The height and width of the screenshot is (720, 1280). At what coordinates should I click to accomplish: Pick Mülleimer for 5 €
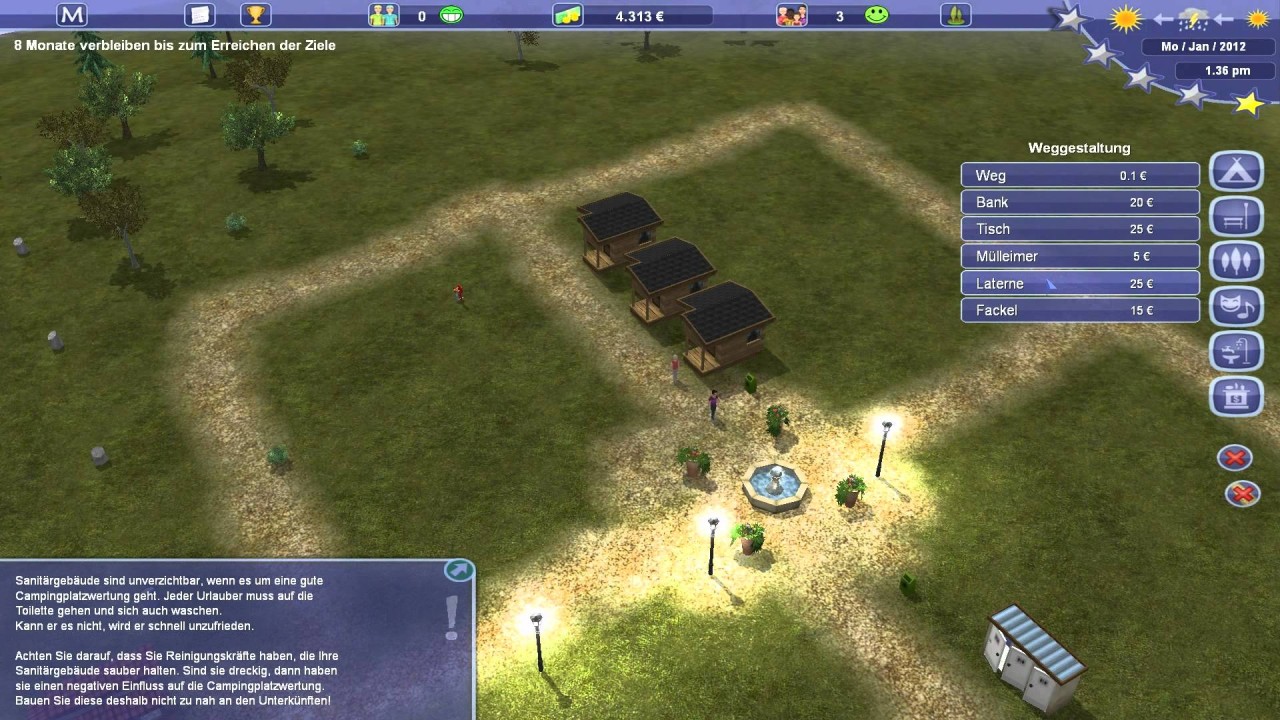pos(1080,256)
